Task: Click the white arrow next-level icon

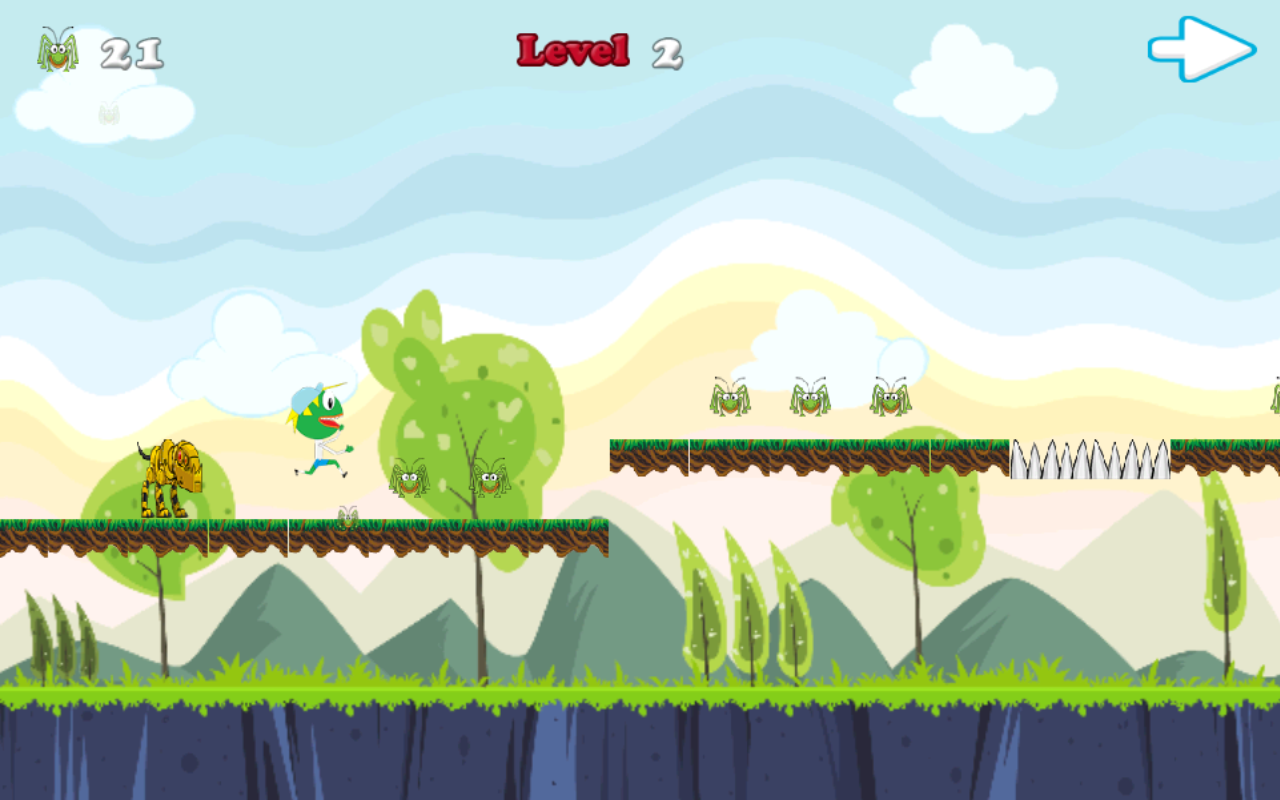Action: [x=1200, y=48]
